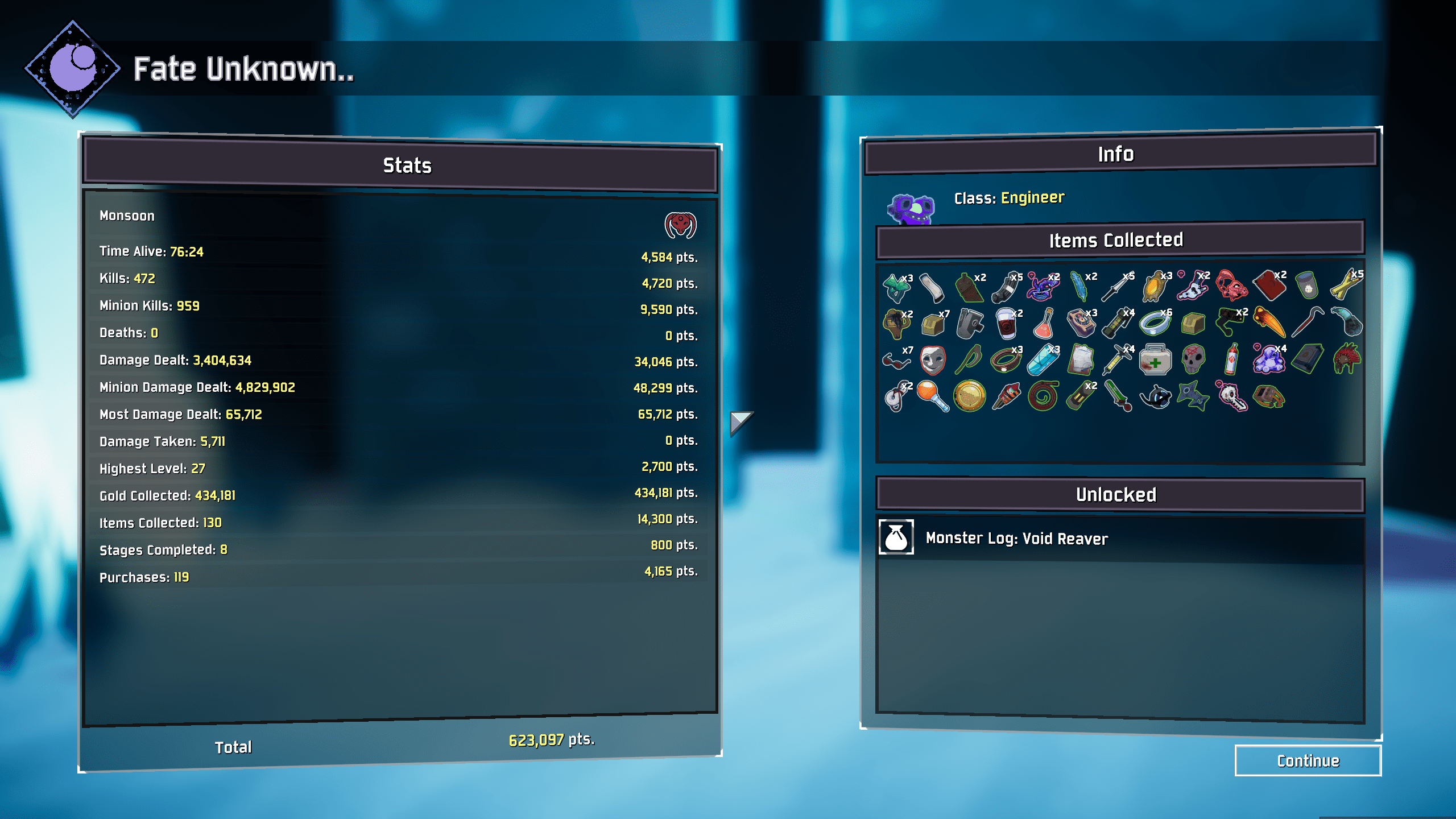Click the Monsoon difficulty icon
Viewport: 1456px width, 819px height.
pos(680,225)
